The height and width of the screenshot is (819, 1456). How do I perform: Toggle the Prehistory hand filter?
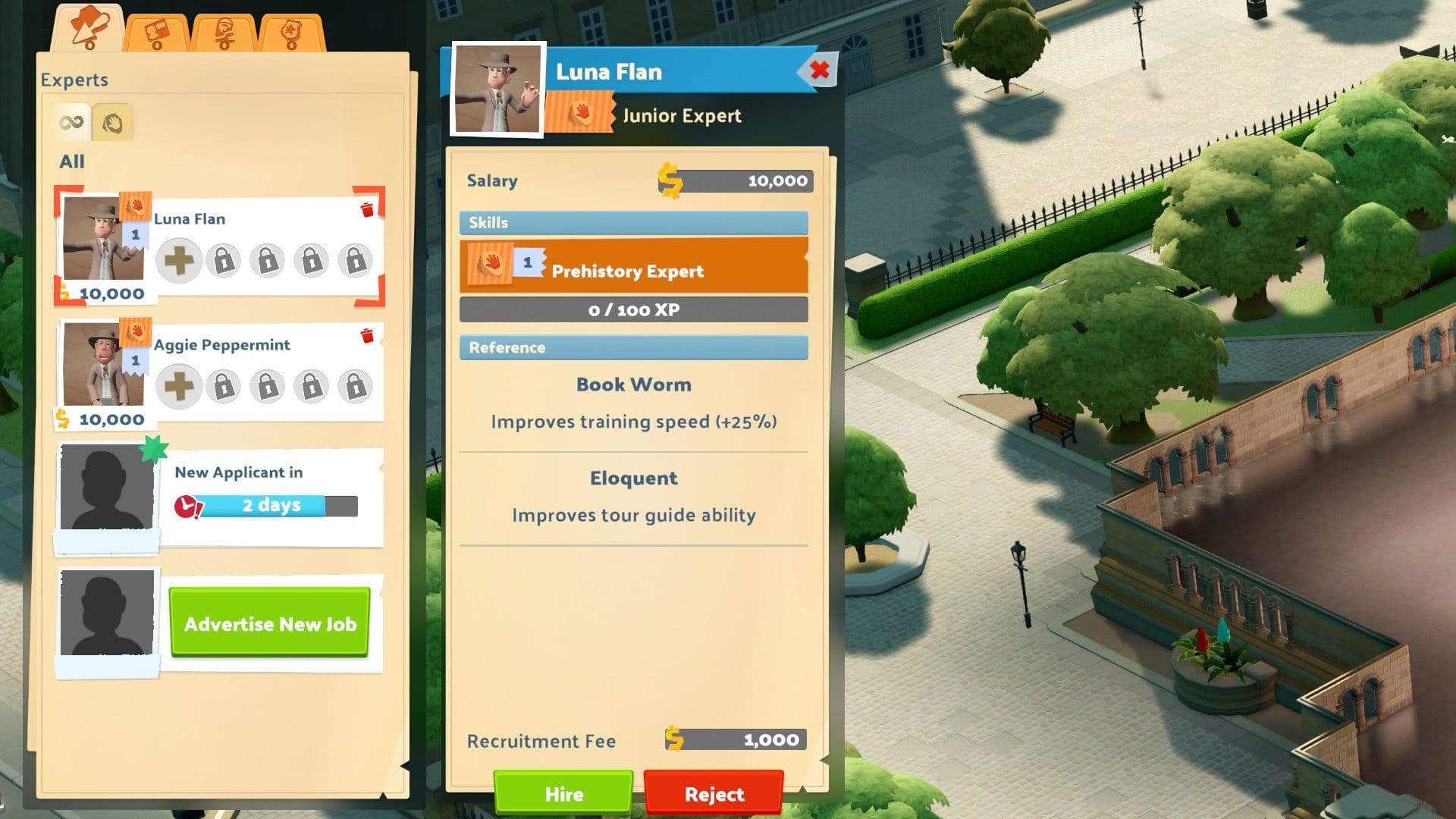coord(112,122)
